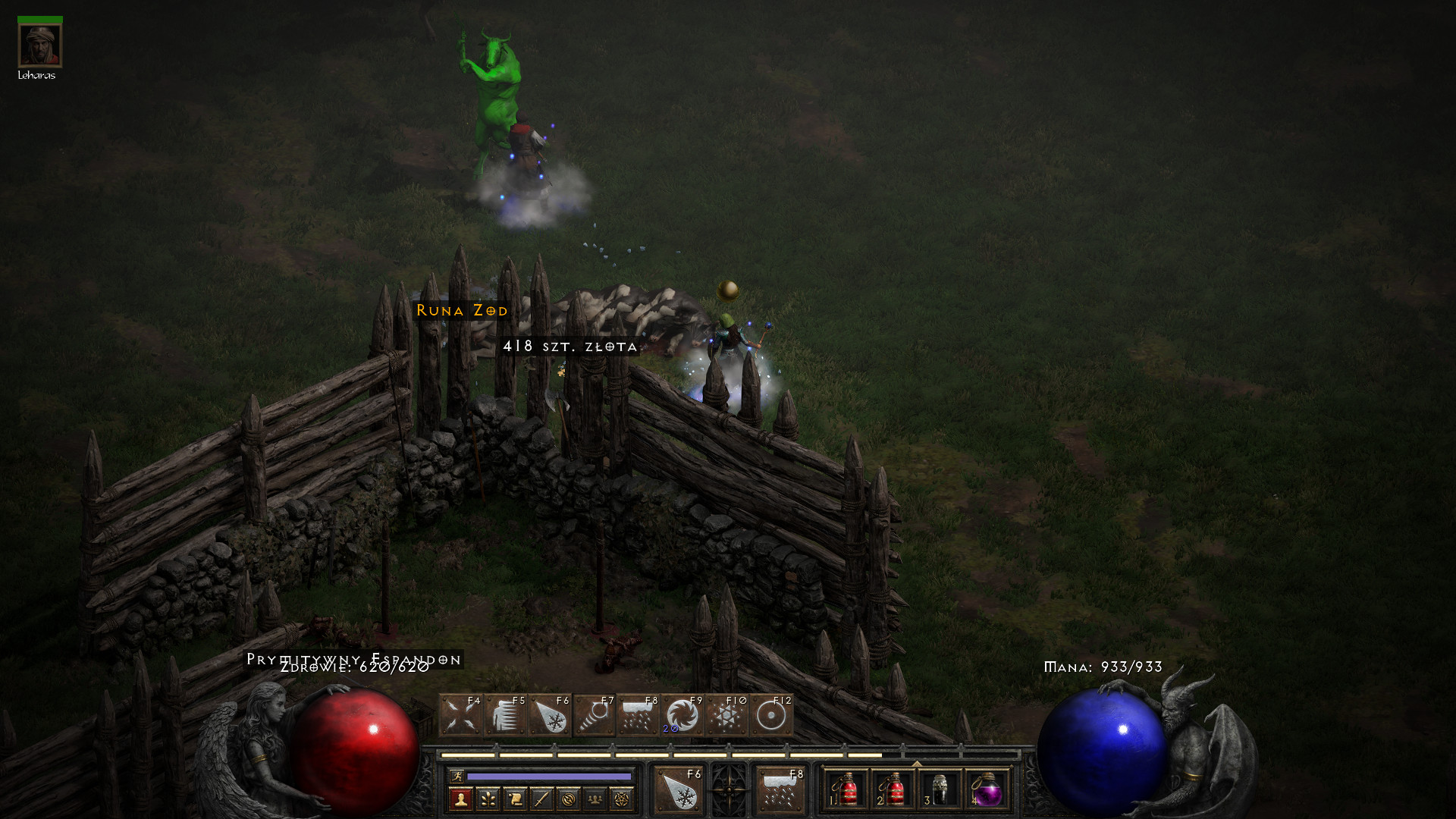Open the pentagram game menu button
Viewport: 1456px width, 819px height.
[x=622, y=799]
